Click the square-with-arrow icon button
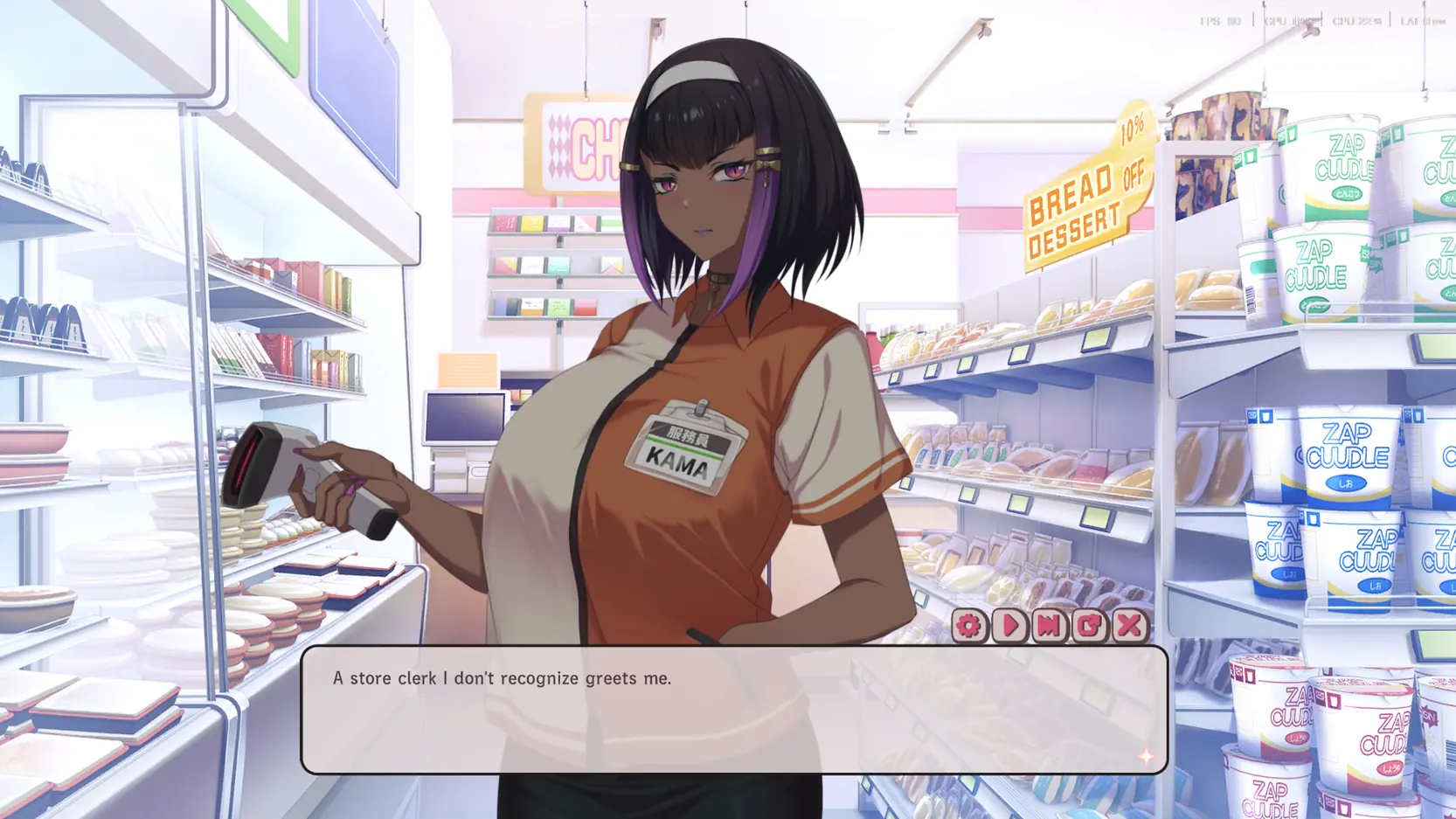1456x819 pixels. coord(1089,626)
